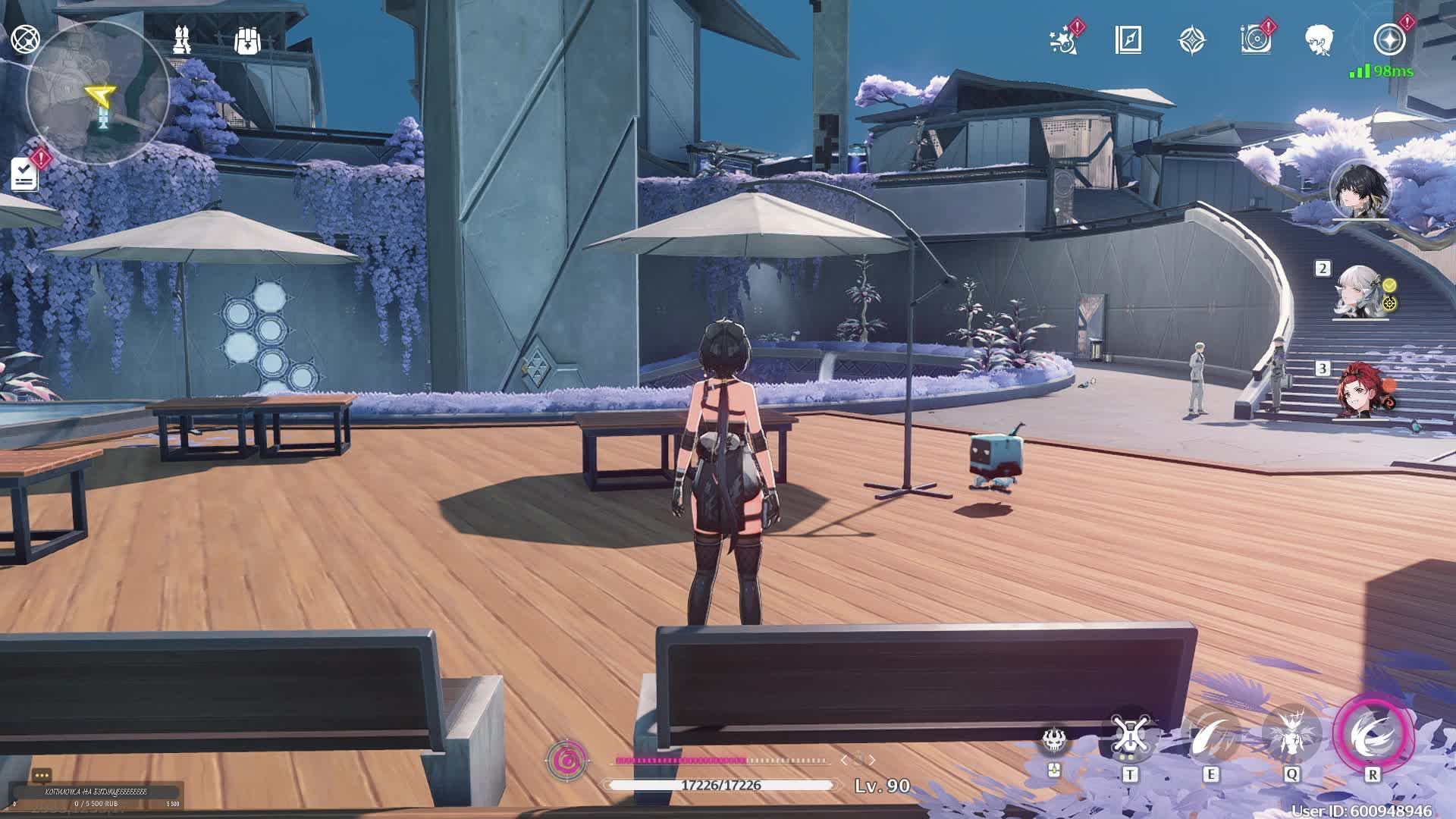Open the quest checklist tracker
The image size is (1456, 819).
pyautogui.click(x=25, y=174)
